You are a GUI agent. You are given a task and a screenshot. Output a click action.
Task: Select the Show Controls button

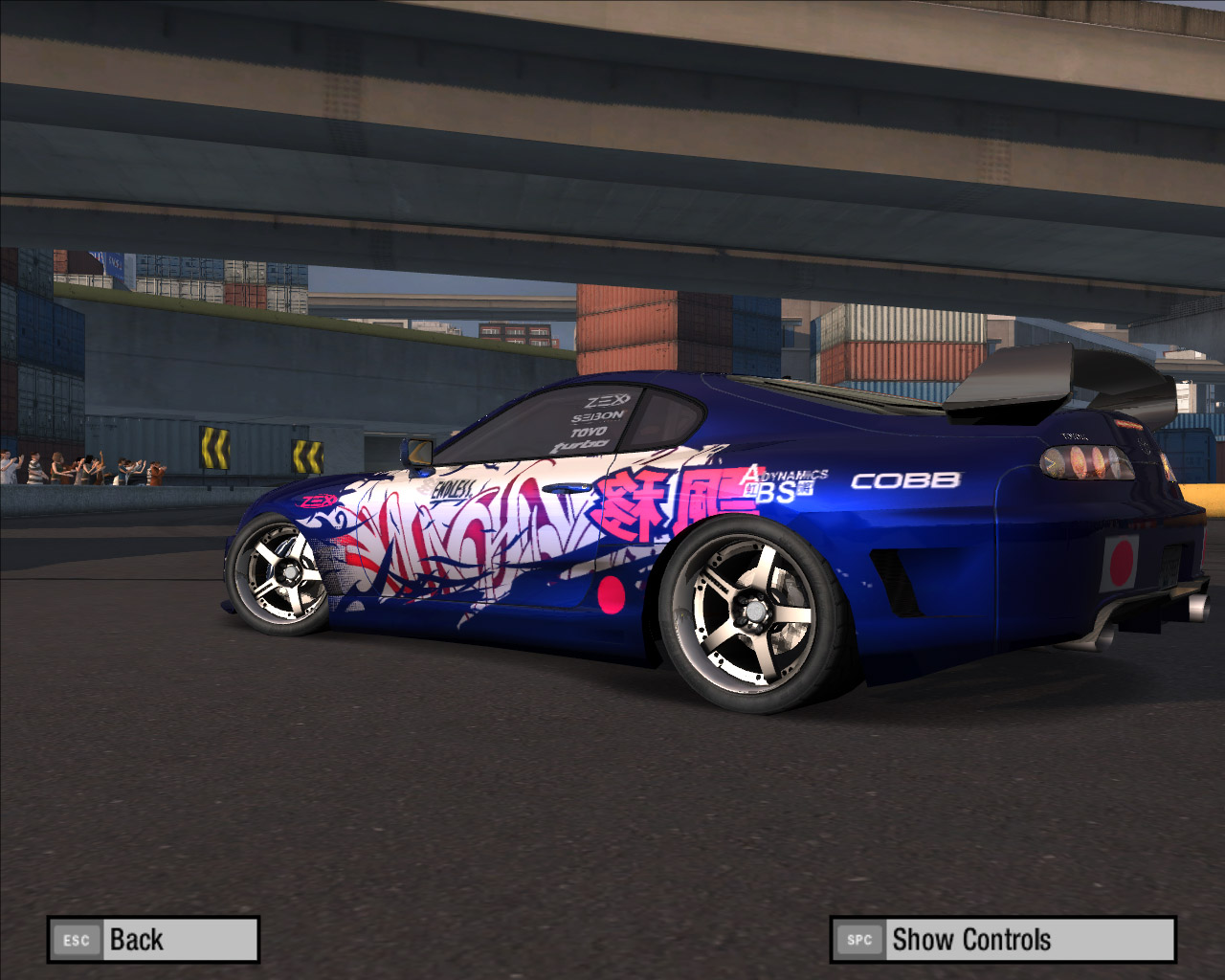click(x=1002, y=940)
